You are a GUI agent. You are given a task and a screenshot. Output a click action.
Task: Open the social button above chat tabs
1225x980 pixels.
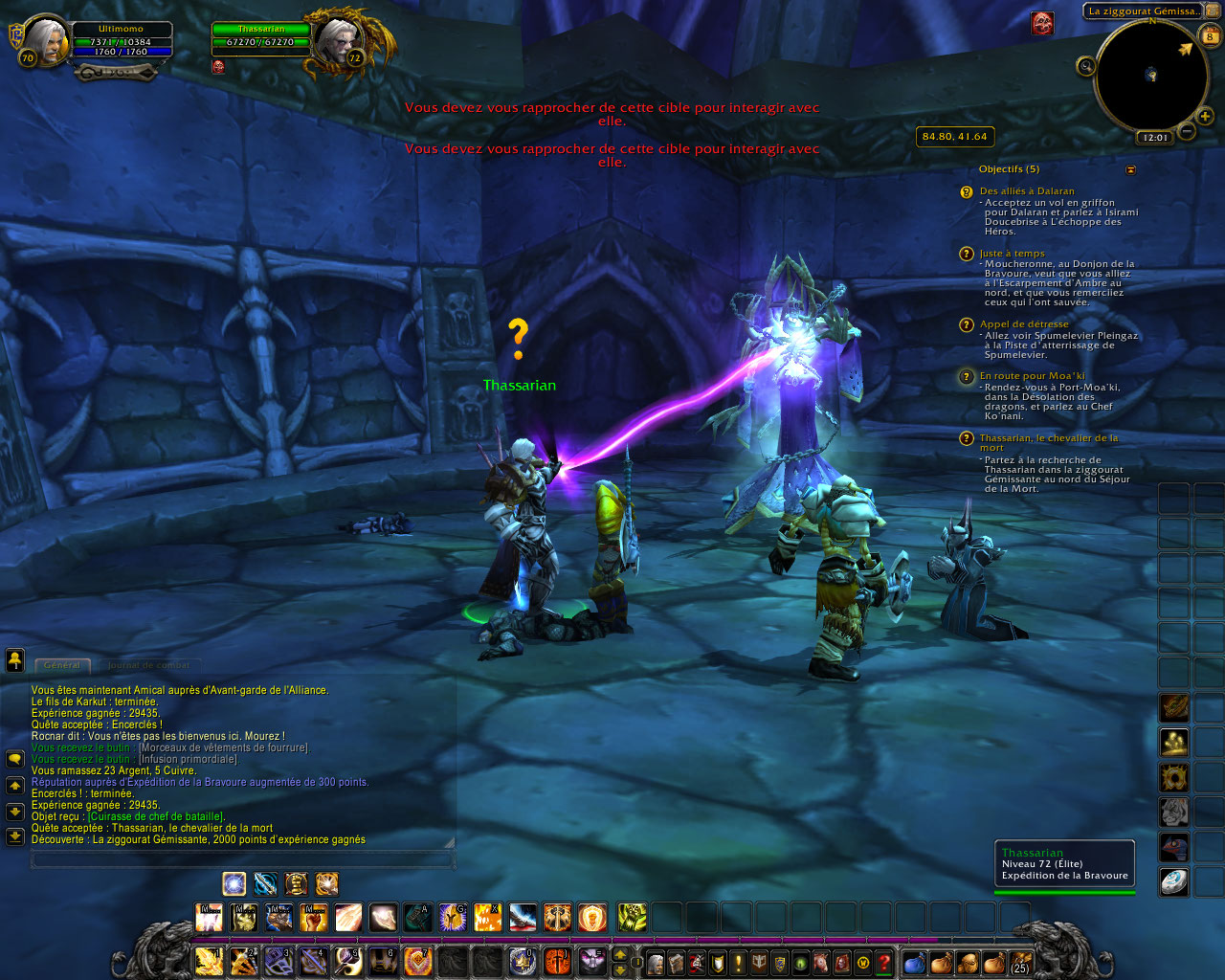[14, 659]
